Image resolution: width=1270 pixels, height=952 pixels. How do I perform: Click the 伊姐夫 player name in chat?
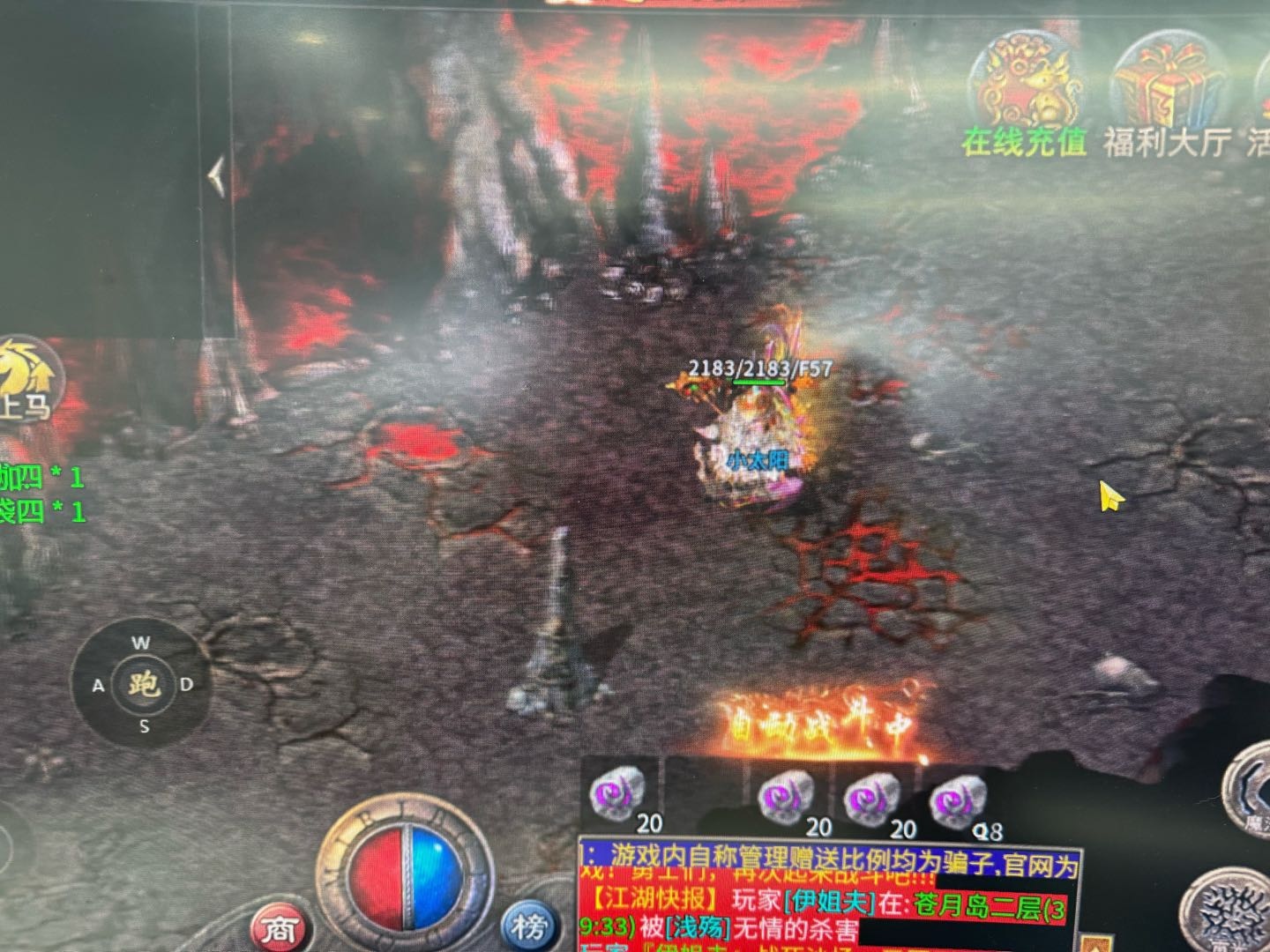[828, 902]
